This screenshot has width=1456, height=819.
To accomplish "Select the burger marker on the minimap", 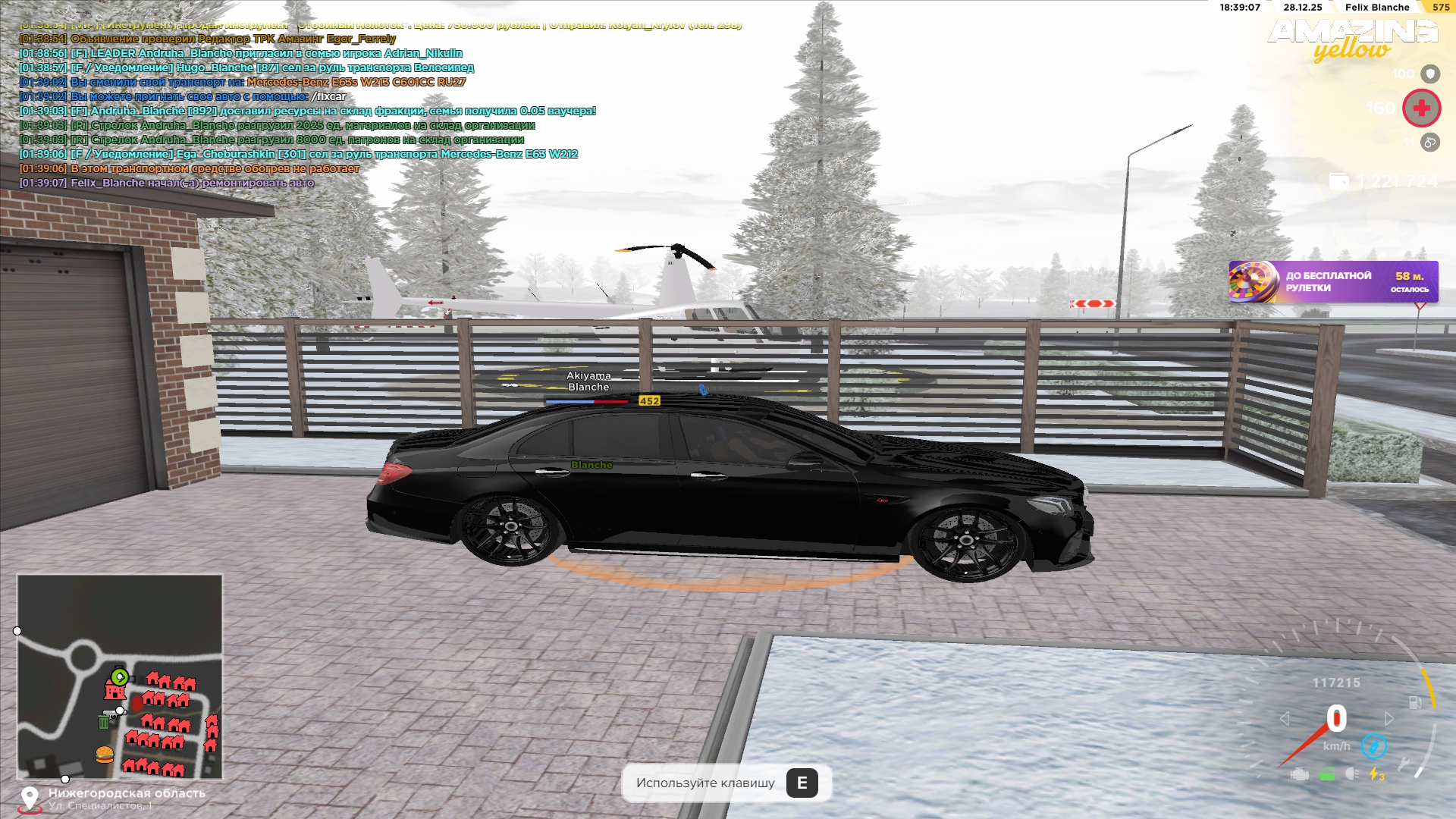I will coord(105,754).
